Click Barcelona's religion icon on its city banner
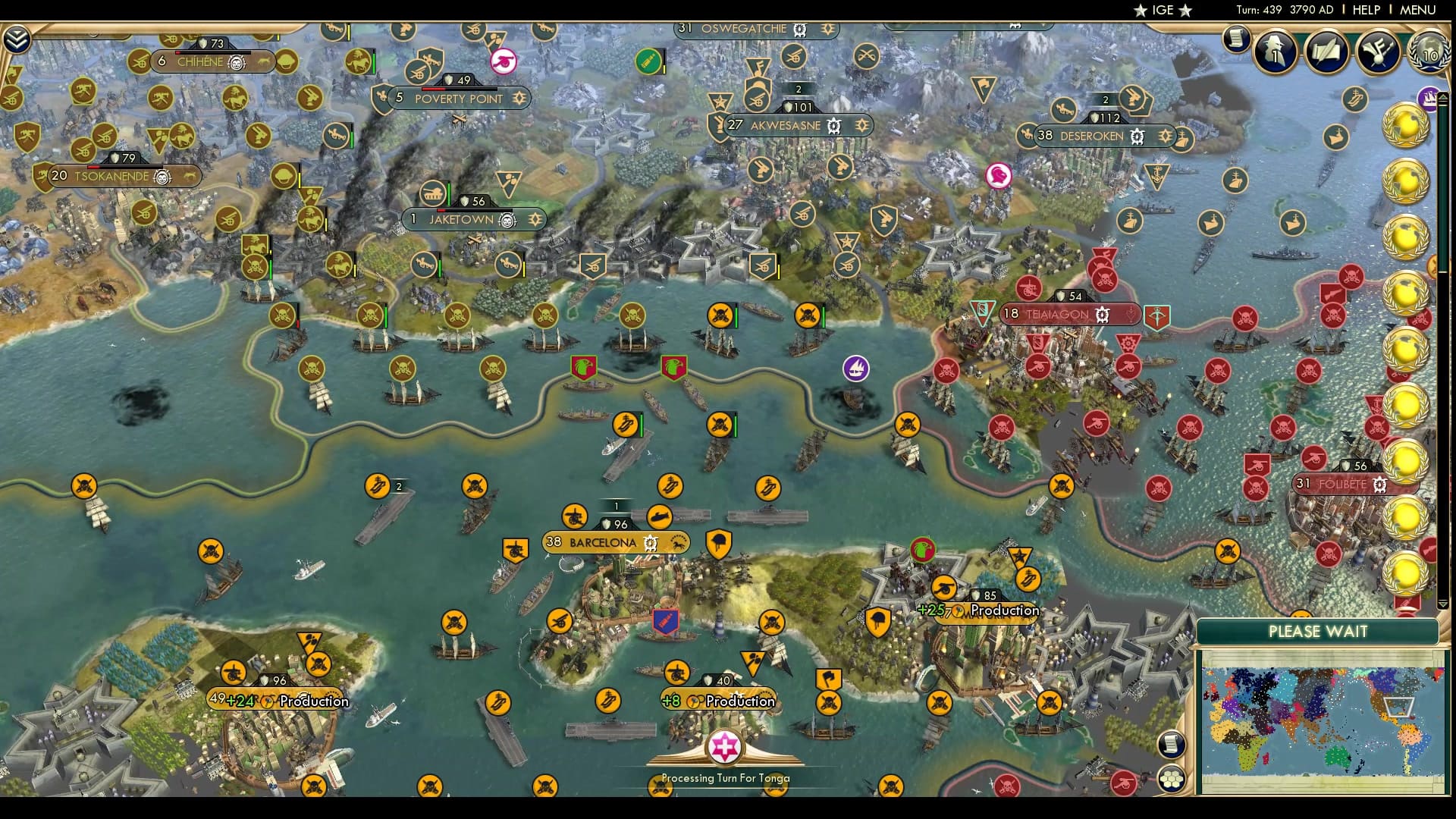The image size is (1456, 819). pos(649,543)
